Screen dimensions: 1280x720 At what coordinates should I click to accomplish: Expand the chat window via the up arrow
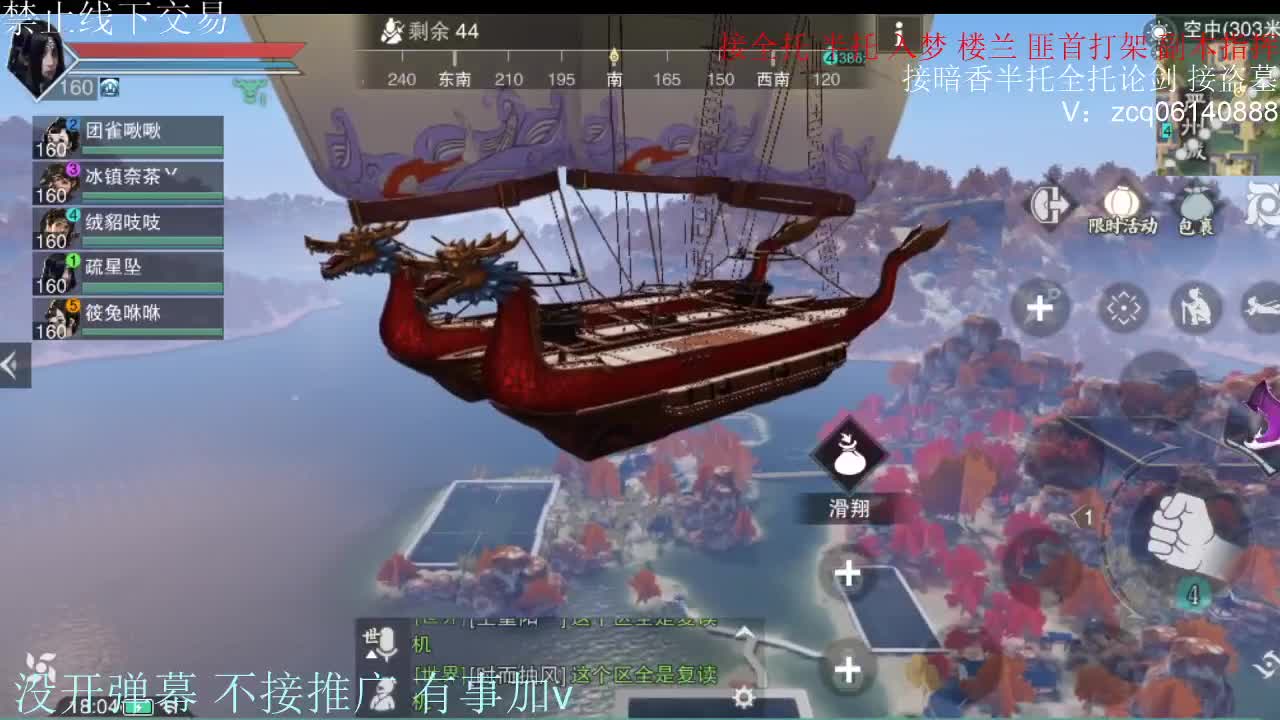coord(742,633)
